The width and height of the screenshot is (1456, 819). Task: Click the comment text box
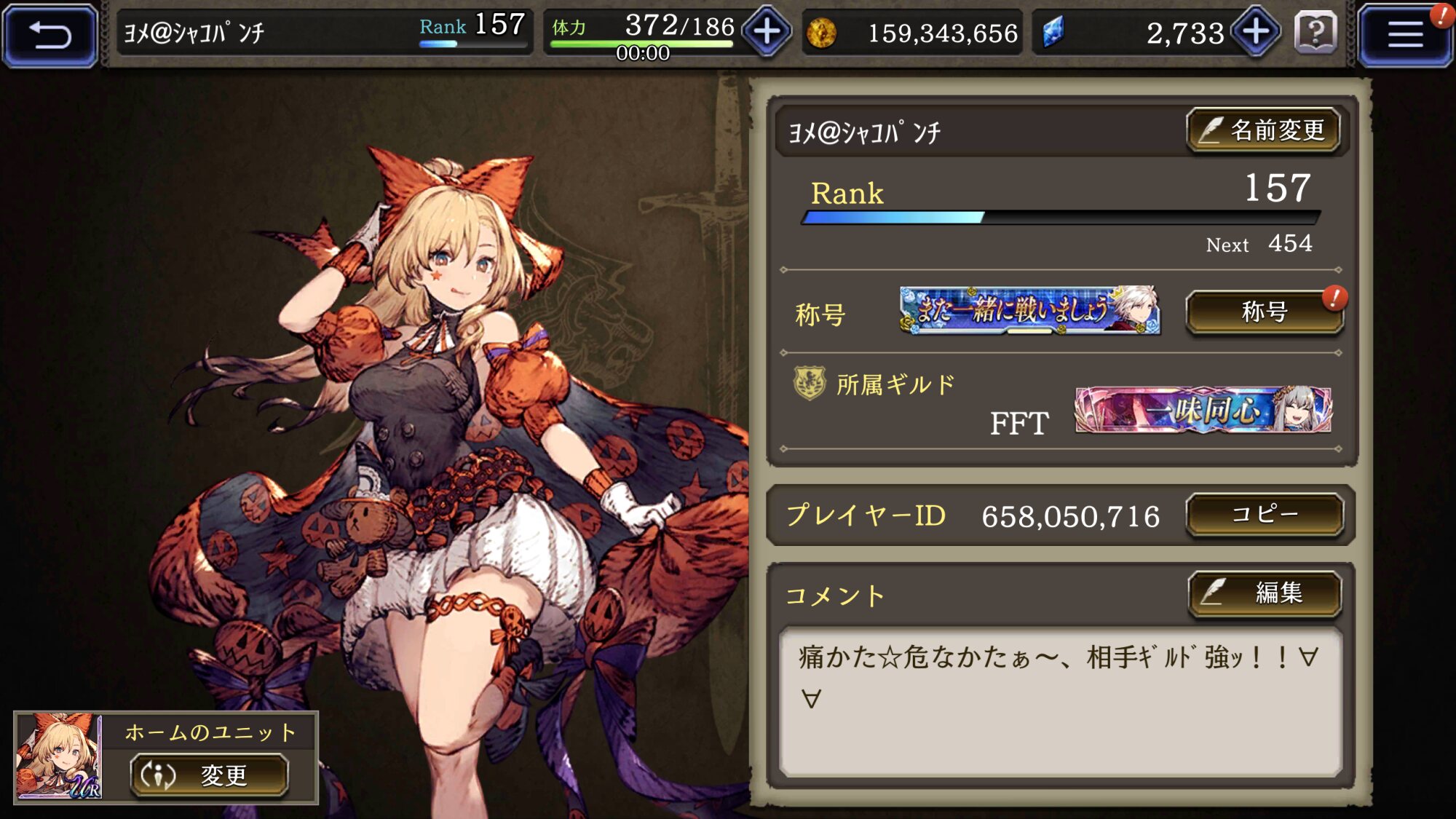point(1060,701)
